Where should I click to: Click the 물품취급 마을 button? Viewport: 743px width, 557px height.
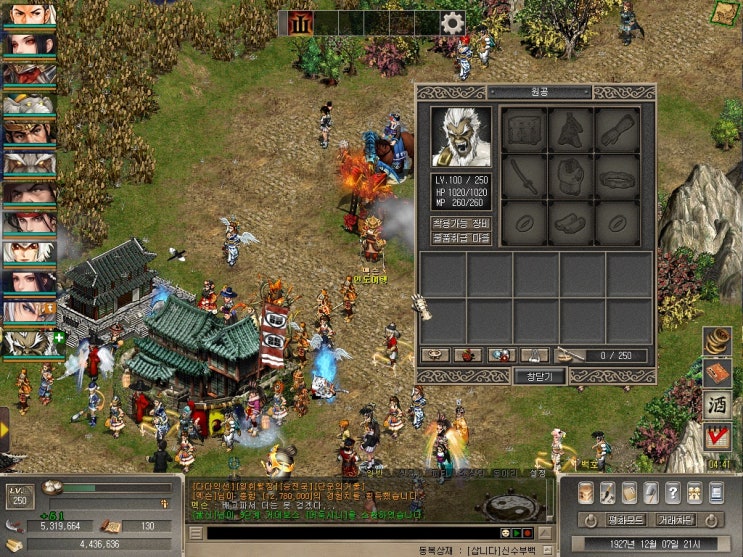click(x=461, y=238)
